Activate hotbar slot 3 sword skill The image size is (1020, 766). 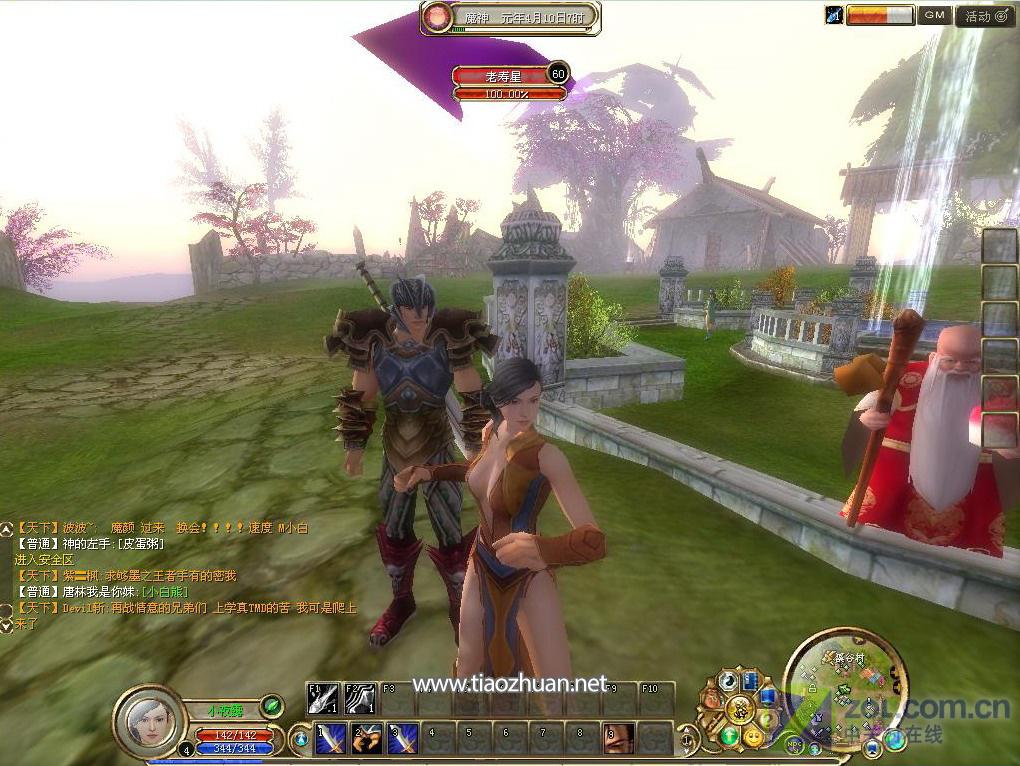(403, 739)
